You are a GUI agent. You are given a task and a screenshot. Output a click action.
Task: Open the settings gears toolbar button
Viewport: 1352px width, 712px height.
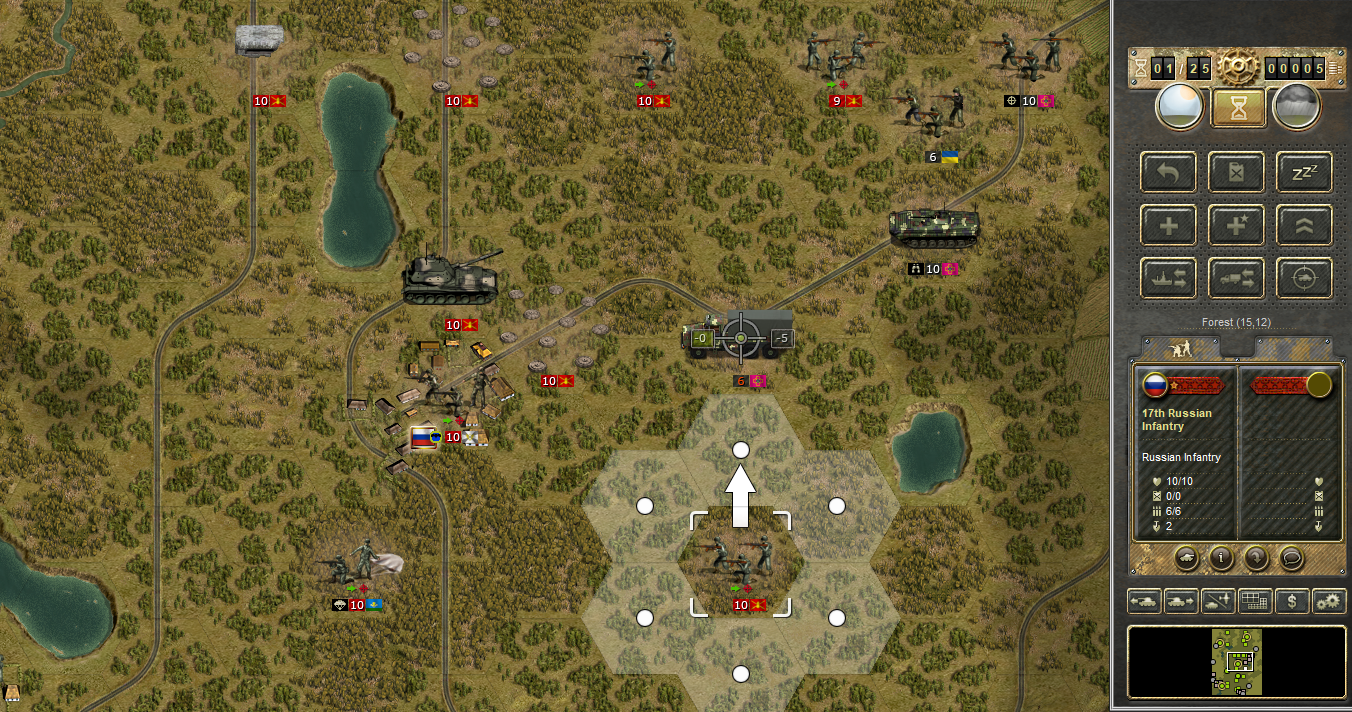[x=1329, y=601]
